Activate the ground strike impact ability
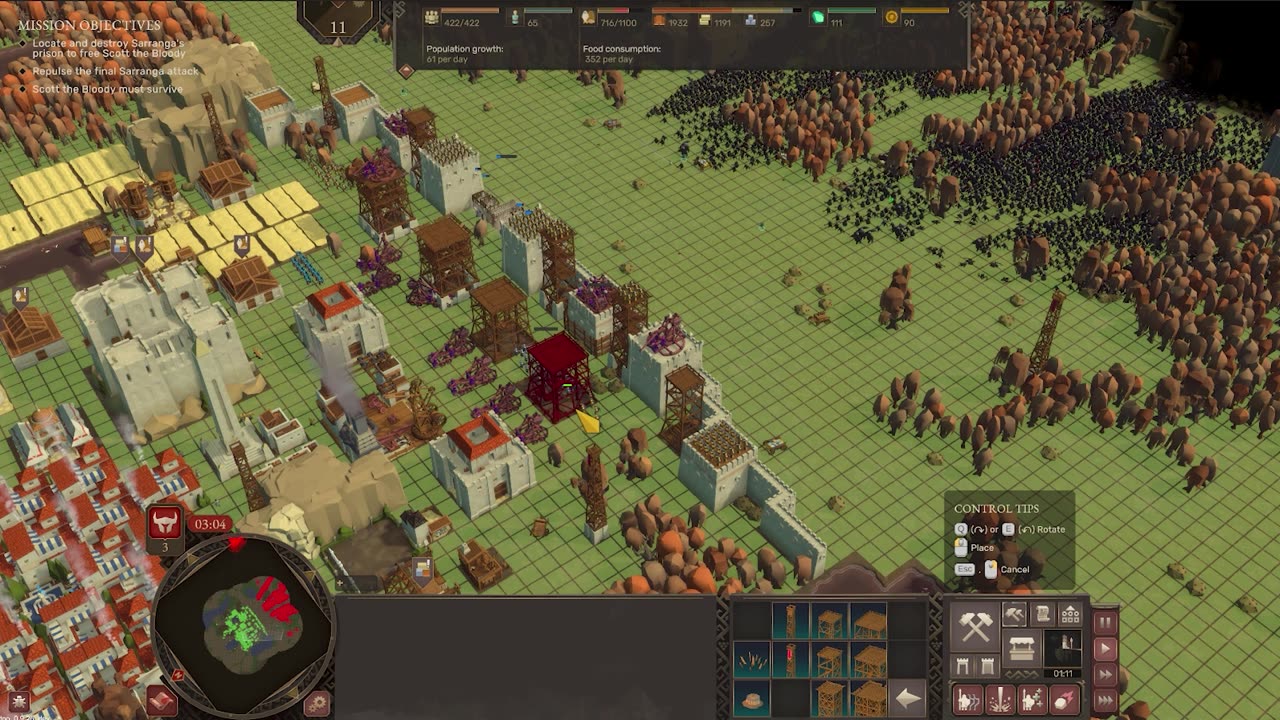1280x720 pixels. (1000, 699)
